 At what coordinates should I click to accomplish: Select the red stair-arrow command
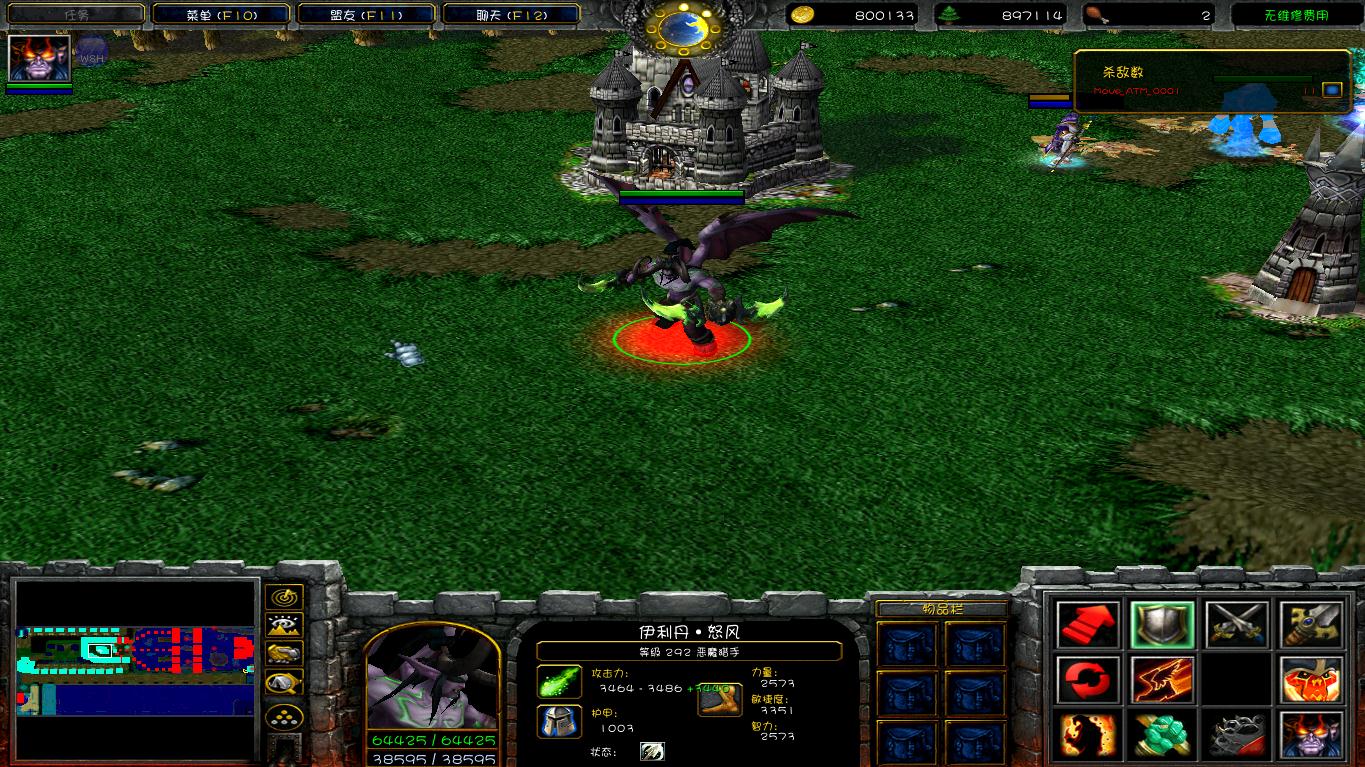1088,624
